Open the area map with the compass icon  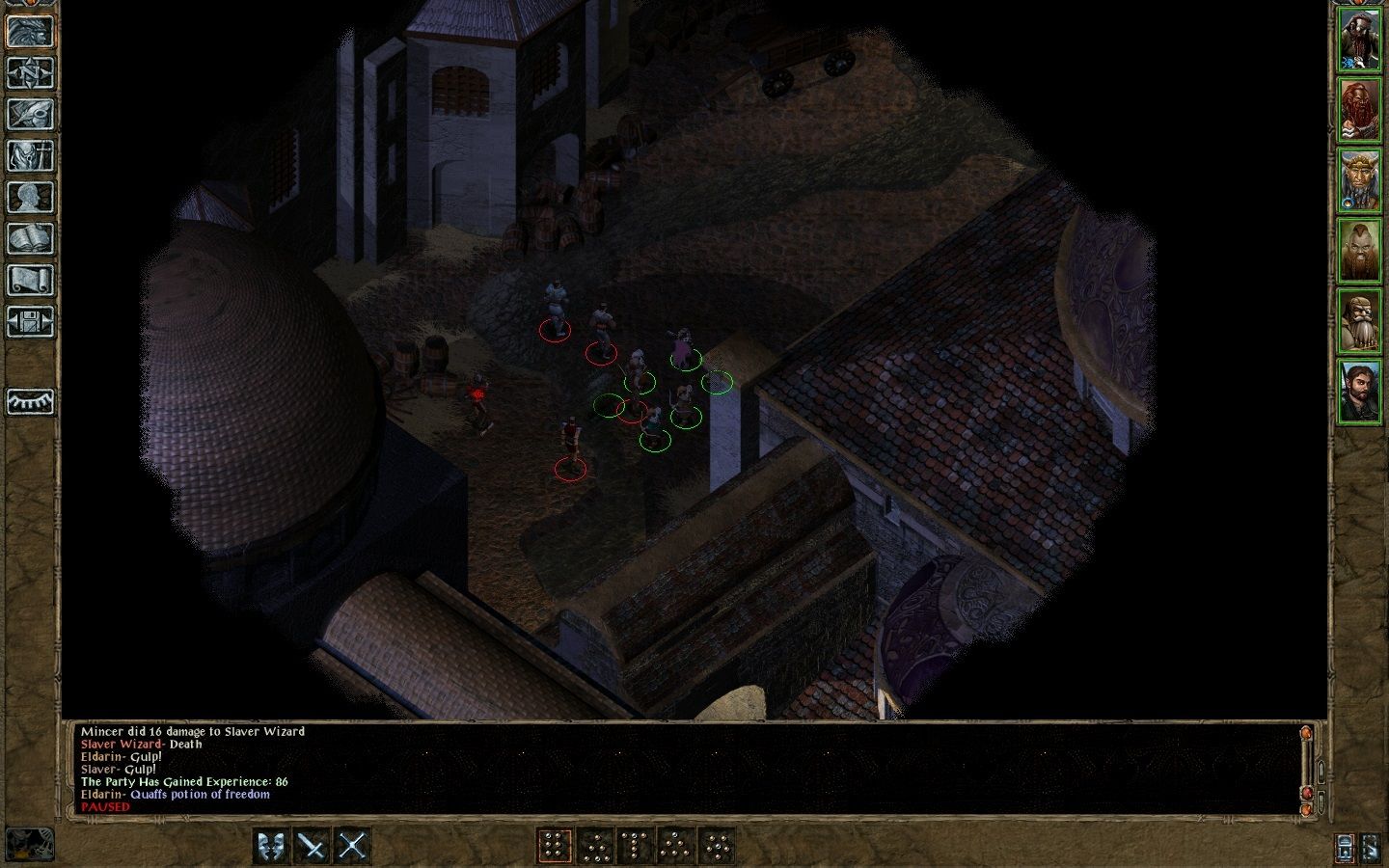coord(30,72)
